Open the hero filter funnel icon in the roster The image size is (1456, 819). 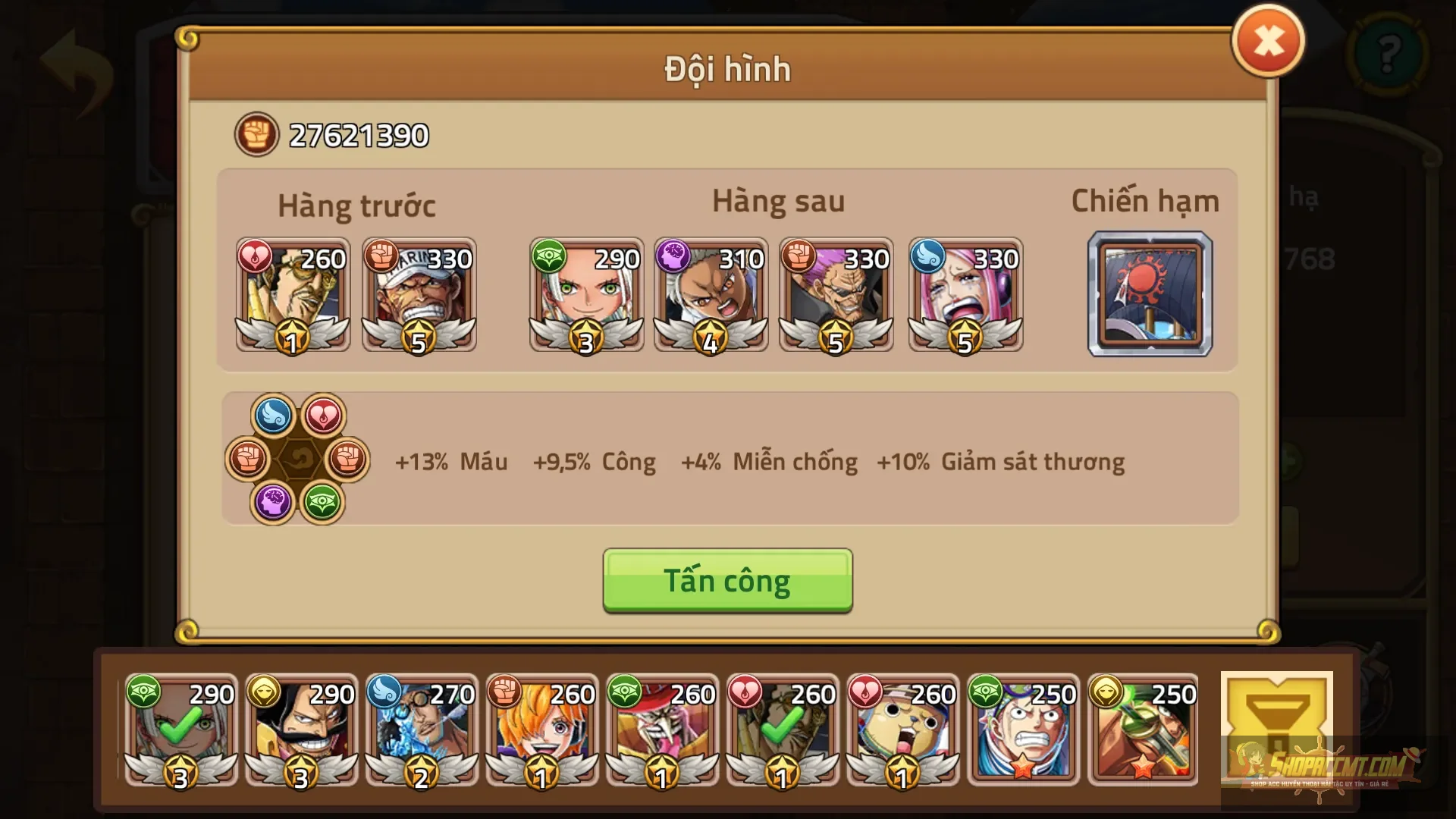pyautogui.click(x=1279, y=732)
